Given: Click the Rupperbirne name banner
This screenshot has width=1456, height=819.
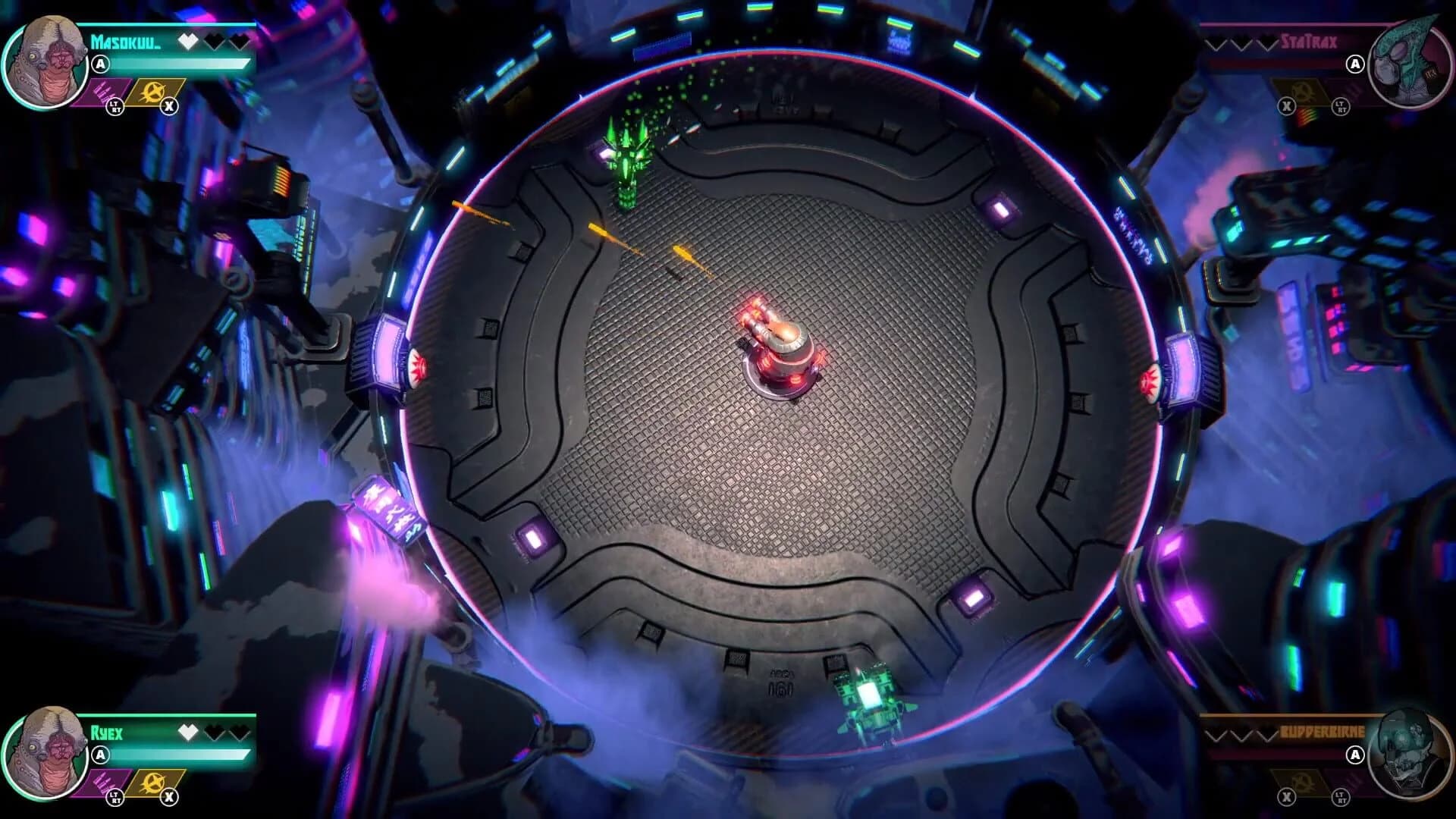Looking at the screenshot, I should pos(1323,732).
